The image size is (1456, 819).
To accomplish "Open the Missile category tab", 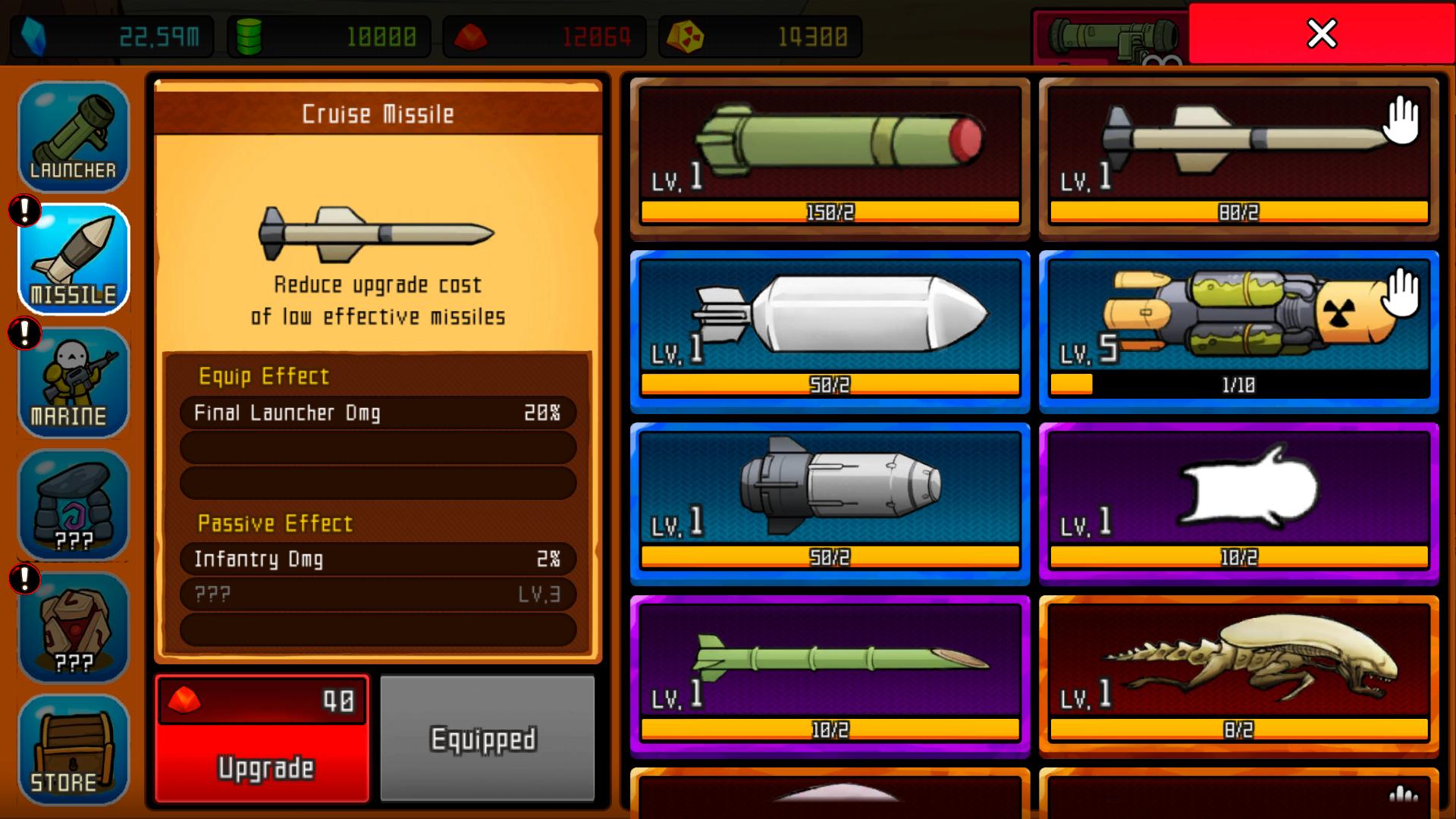I will (74, 260).
